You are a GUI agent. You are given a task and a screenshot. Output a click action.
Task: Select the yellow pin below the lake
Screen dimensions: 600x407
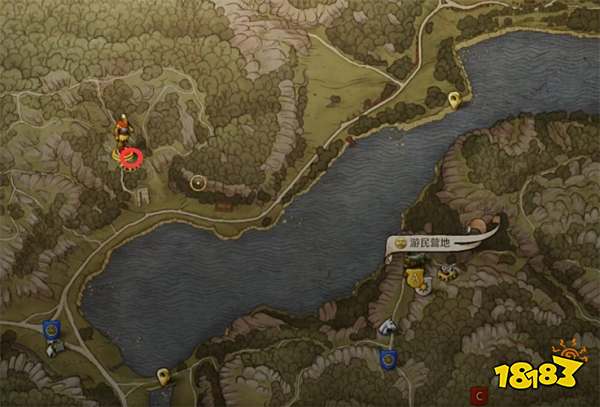[x=163, y=376]
